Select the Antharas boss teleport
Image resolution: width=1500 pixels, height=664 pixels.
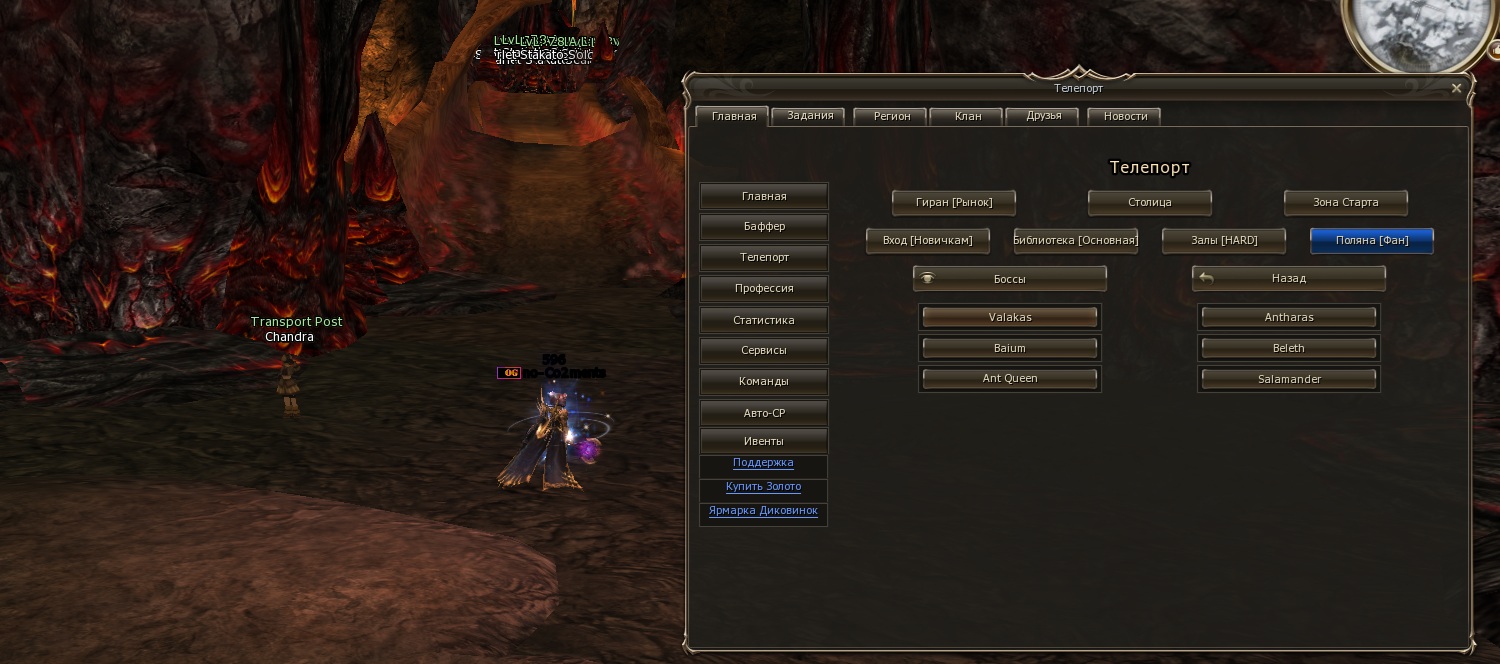[1288, 317]
